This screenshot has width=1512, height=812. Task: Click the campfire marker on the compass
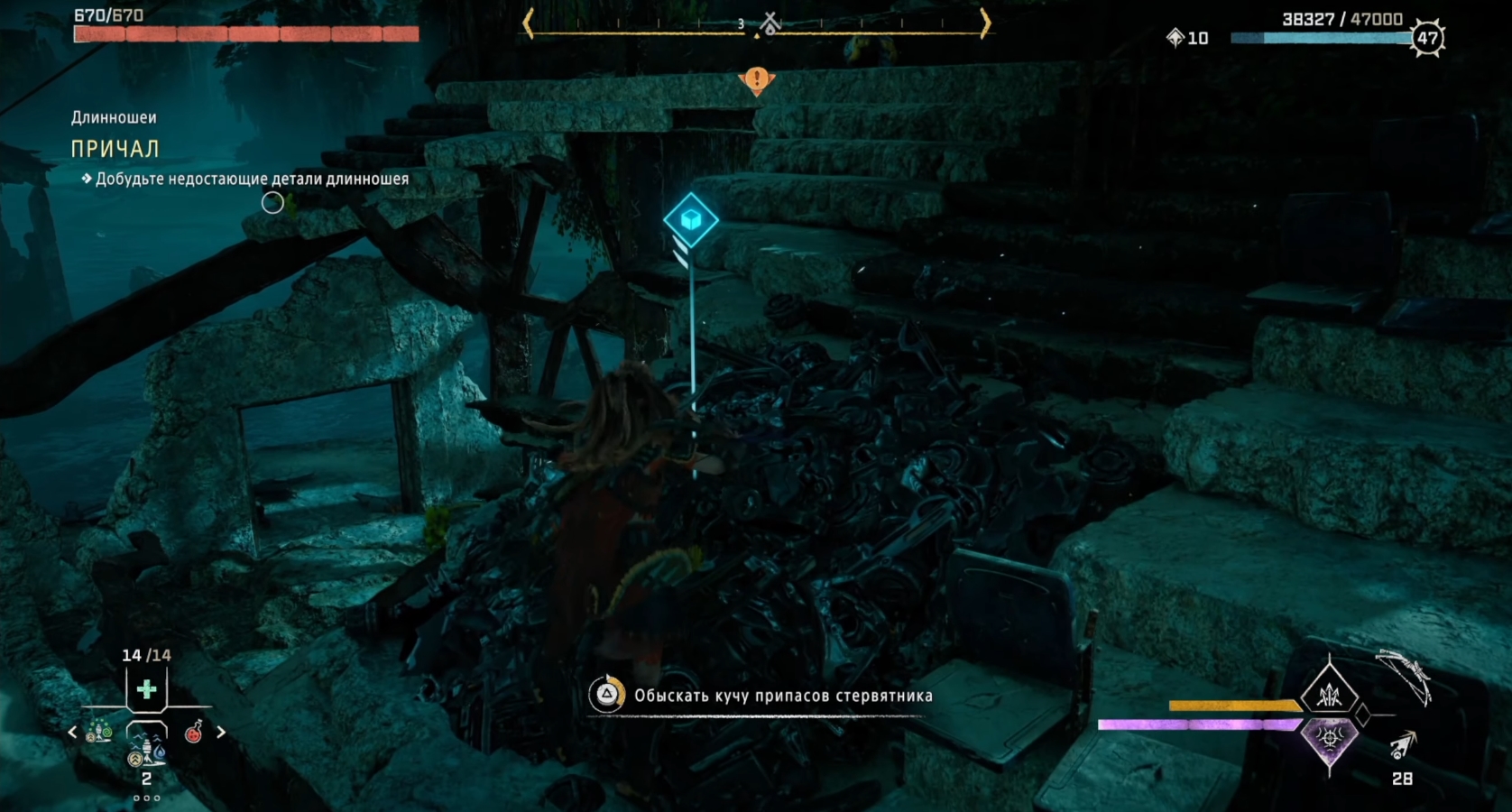click(x=770, y=23)
